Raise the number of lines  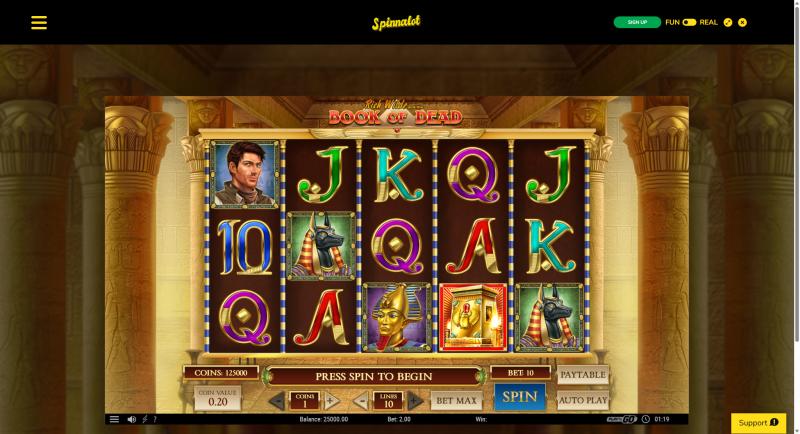(416, 401)
